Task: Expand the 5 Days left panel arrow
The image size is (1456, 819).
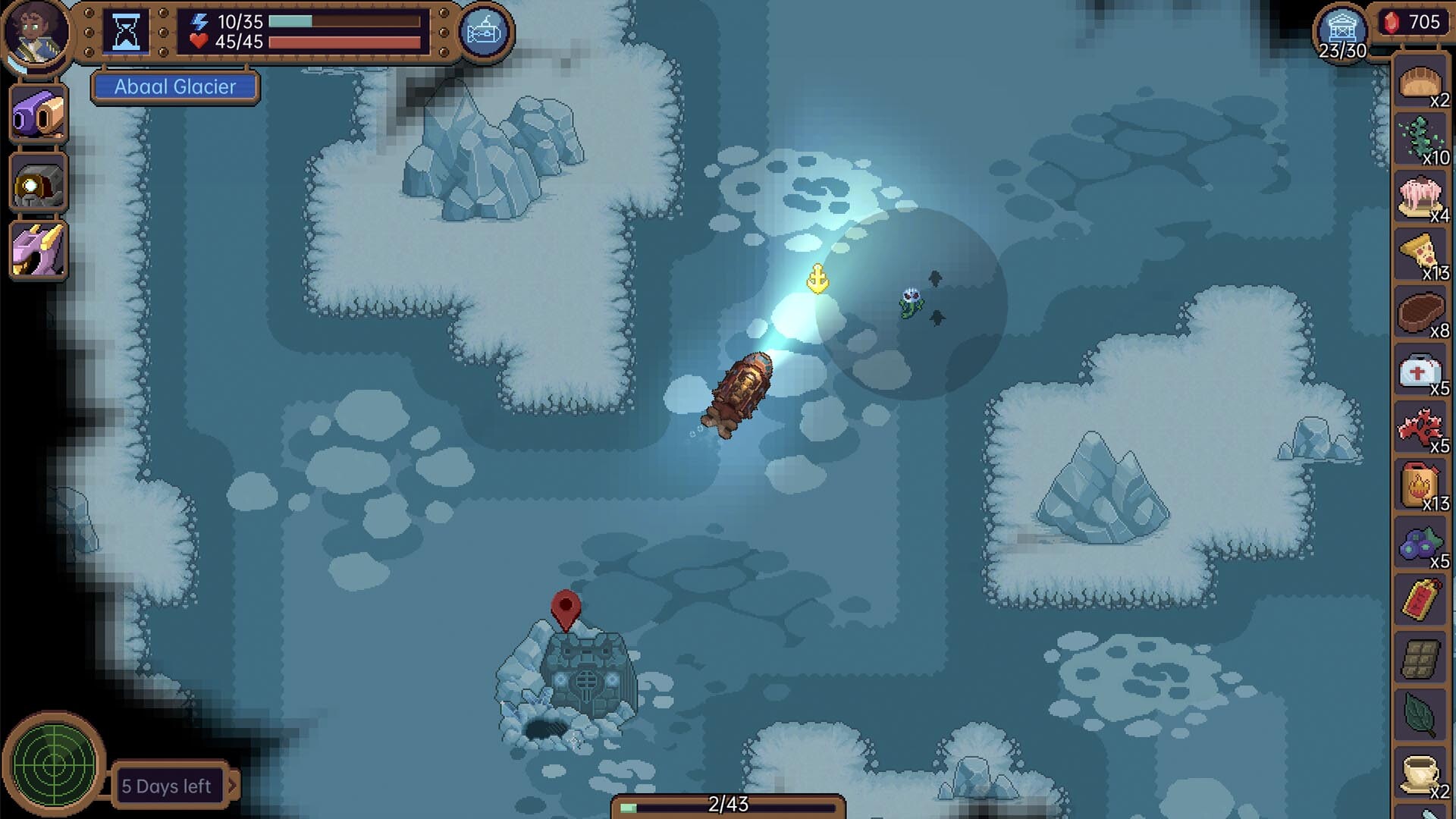Action: tap(235, 786)
